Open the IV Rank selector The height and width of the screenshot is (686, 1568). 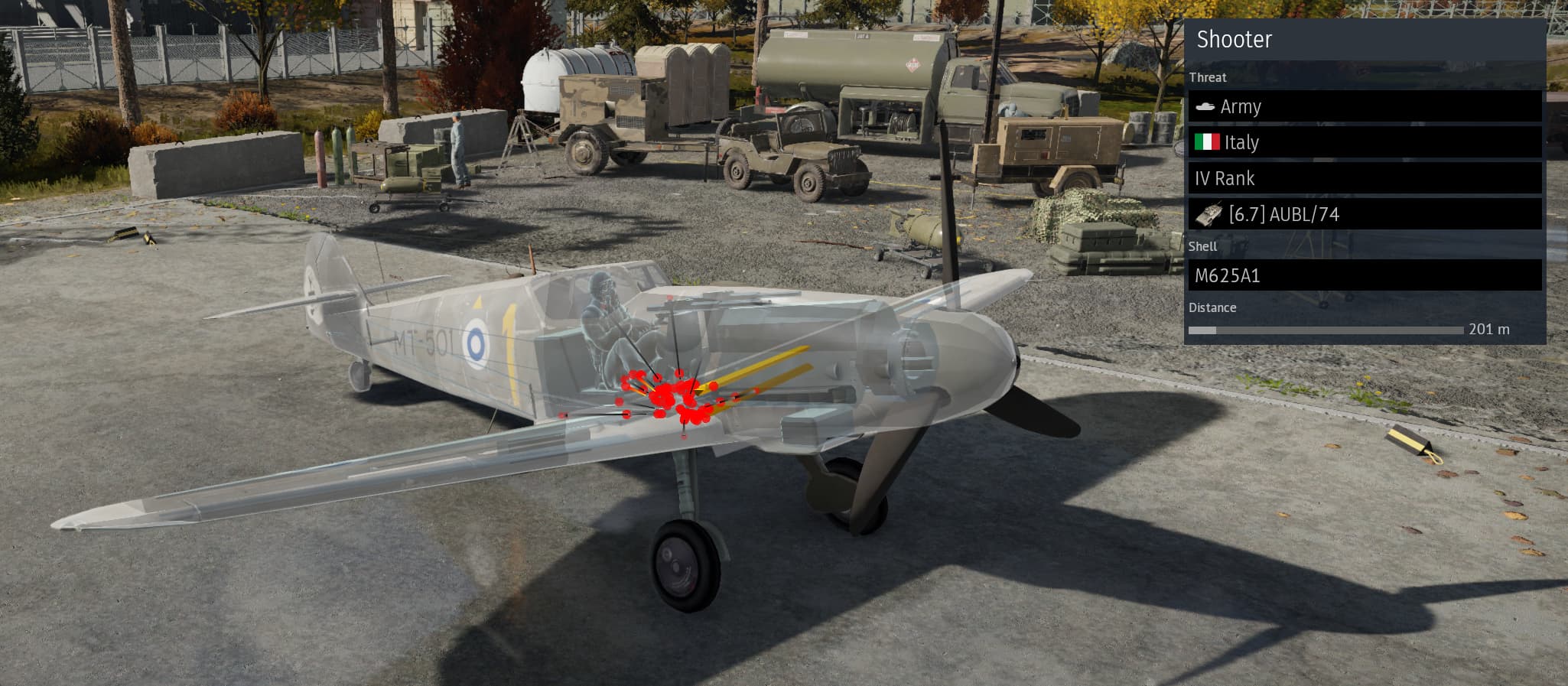coord(1364,178)
